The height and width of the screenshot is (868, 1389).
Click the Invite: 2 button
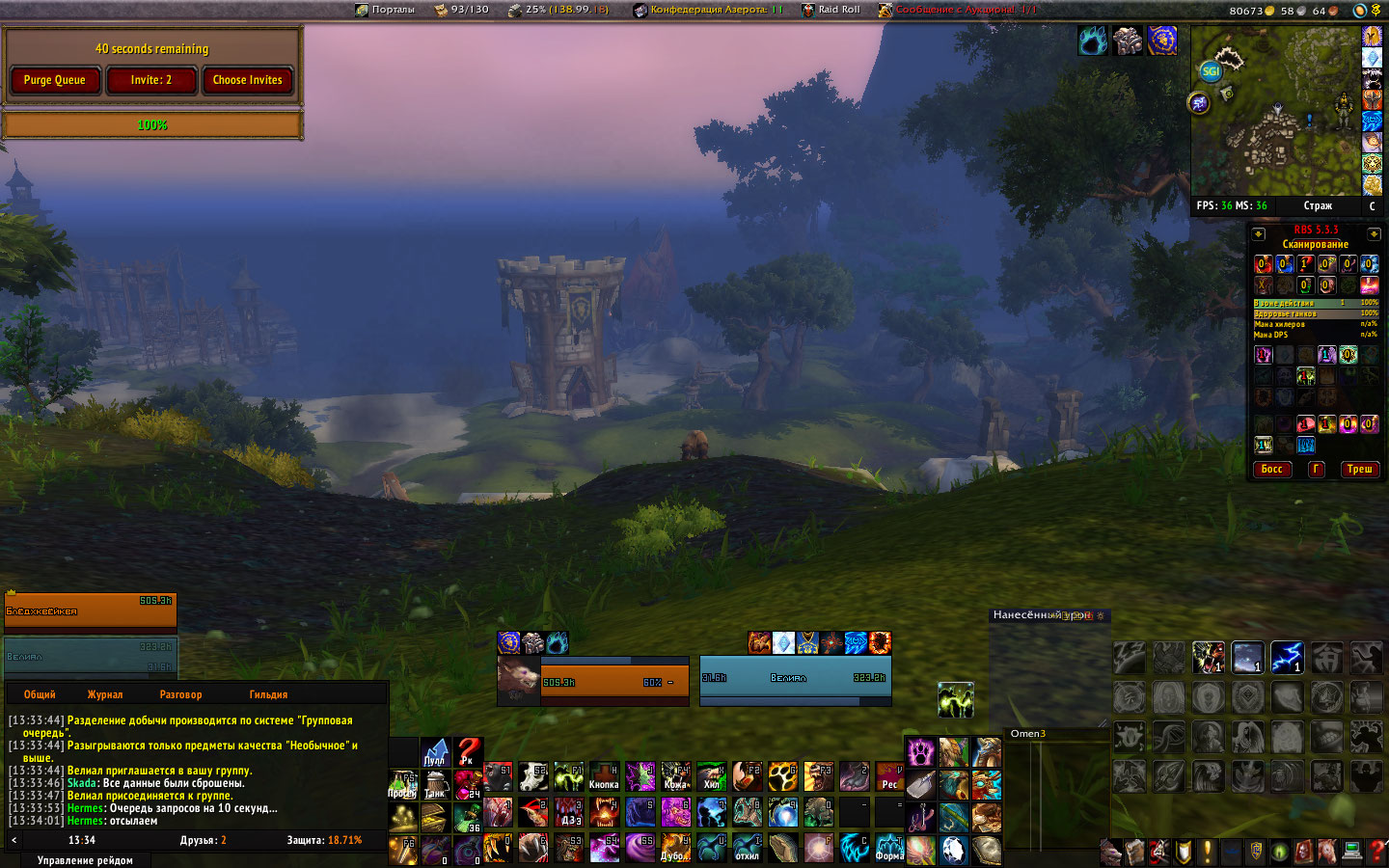151,80
